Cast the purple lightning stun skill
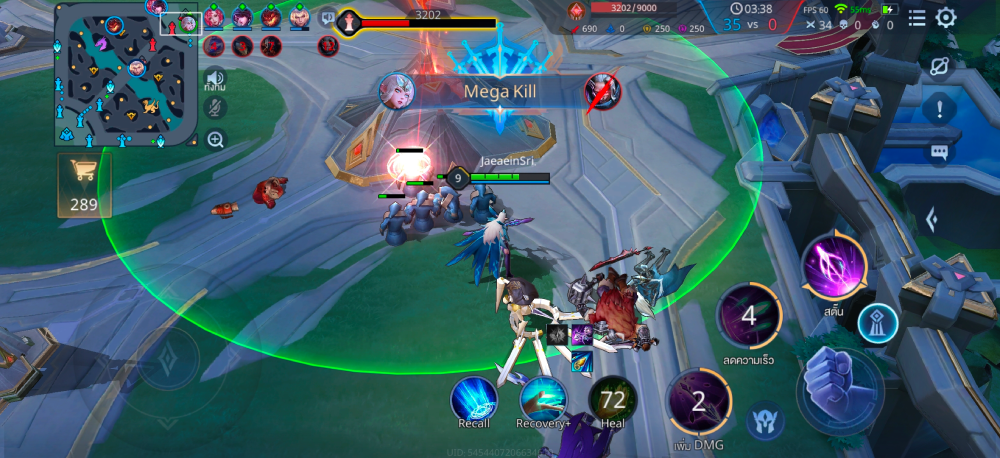This screenshot has height=458, width=1000. pos(833,266)
